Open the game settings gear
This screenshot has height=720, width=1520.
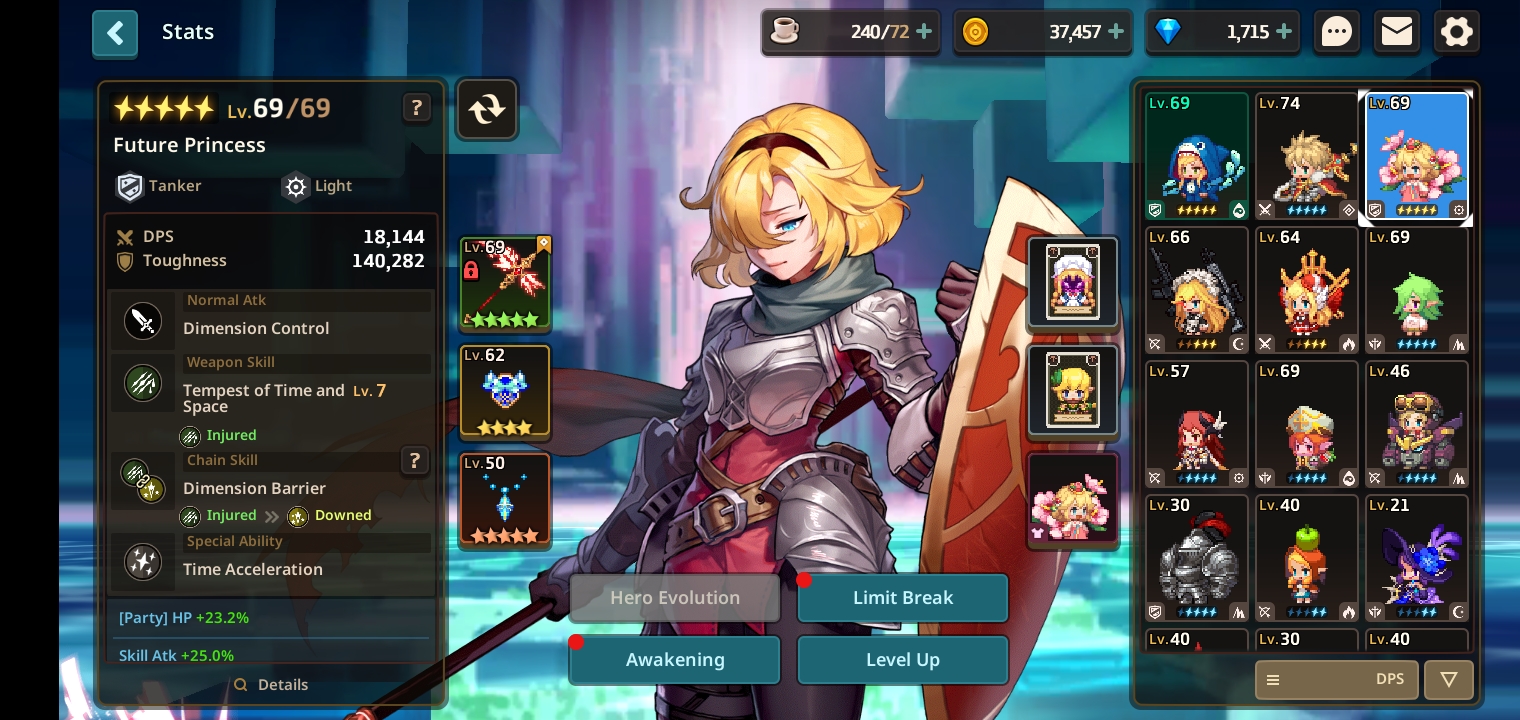pyautogui.click(x=1456, y=31)
